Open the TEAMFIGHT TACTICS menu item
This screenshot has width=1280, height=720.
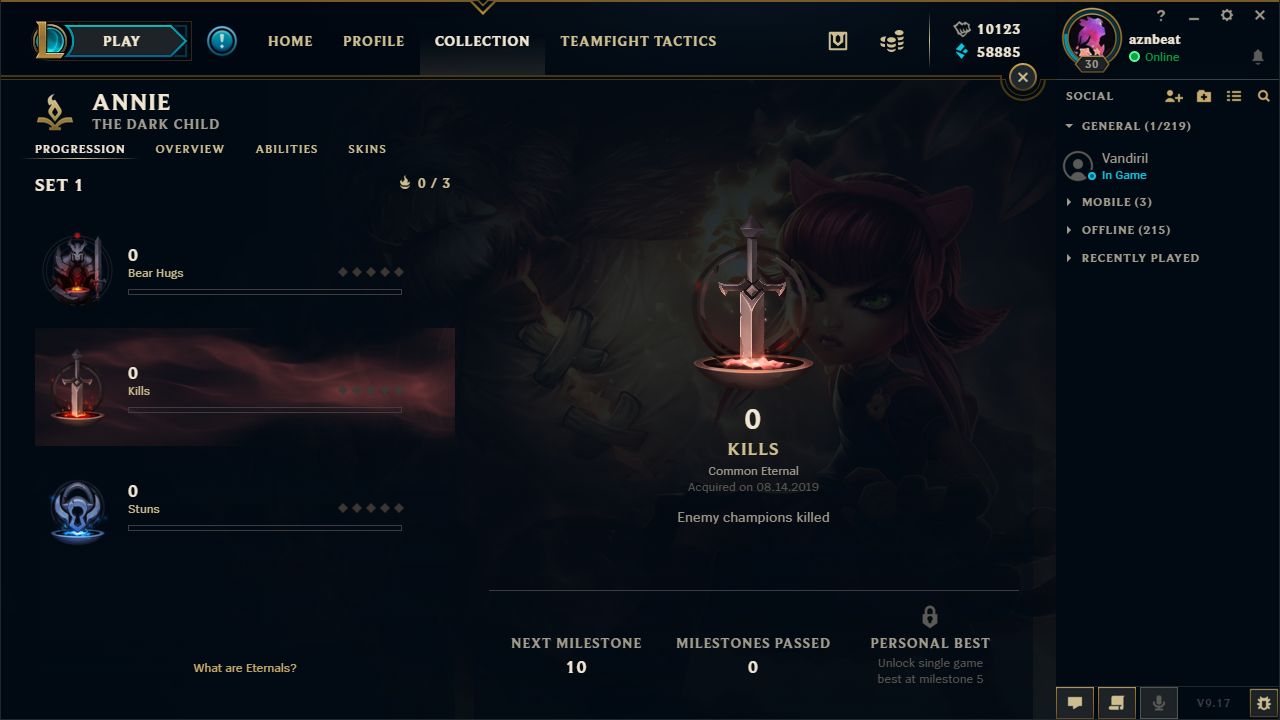638,41
